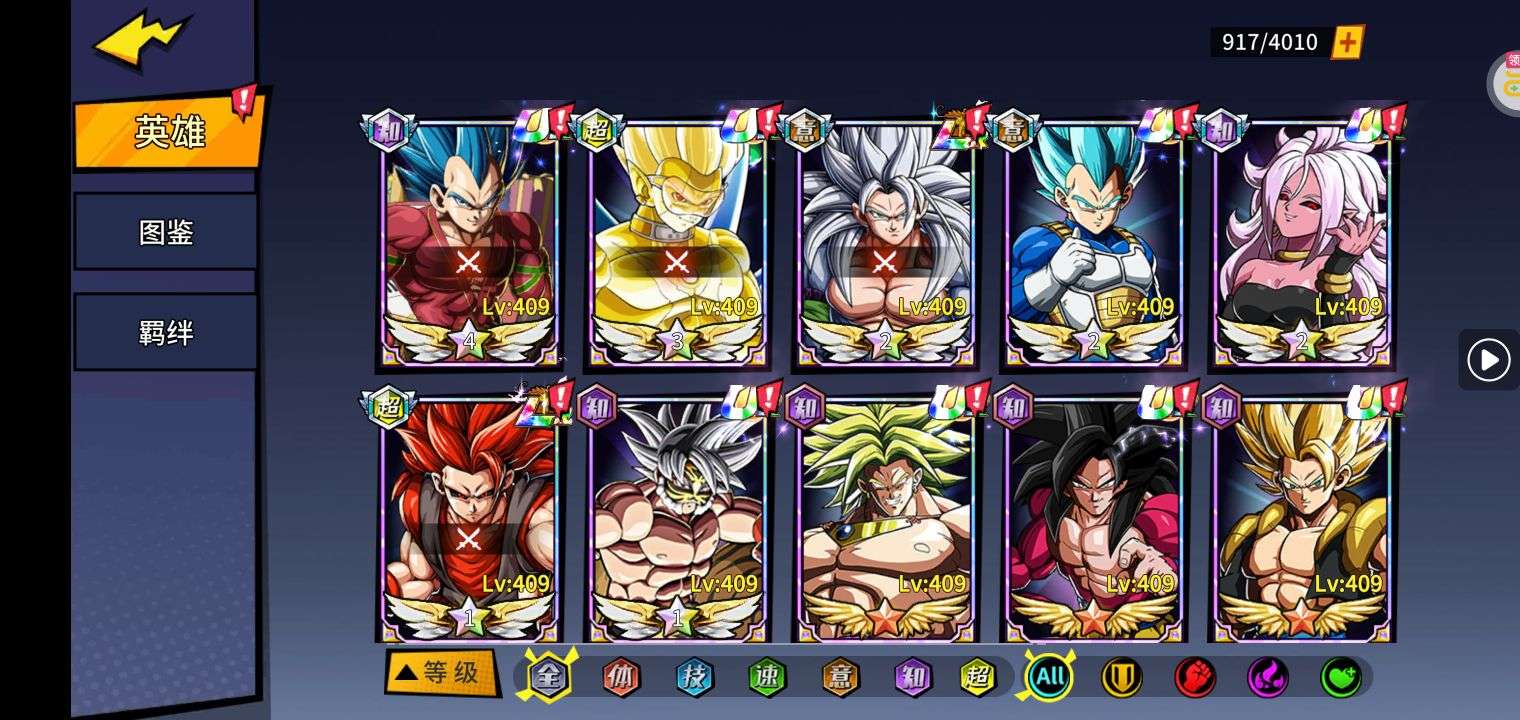Switch to the 英雄 heroes tab
Screen dimensions: 1520x720
coord(168,132)
